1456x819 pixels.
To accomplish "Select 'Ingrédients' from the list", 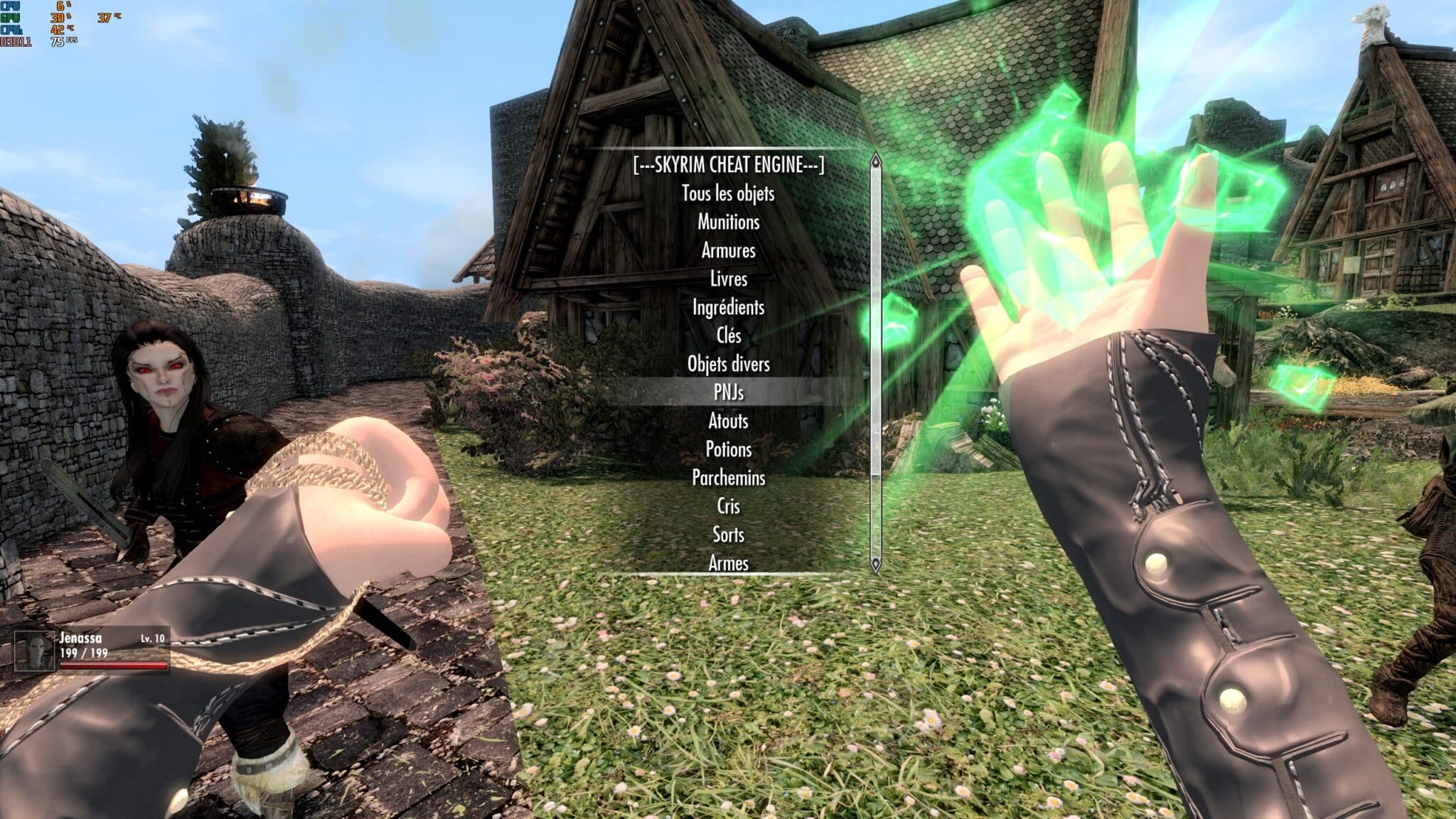I will coord(728,309).
